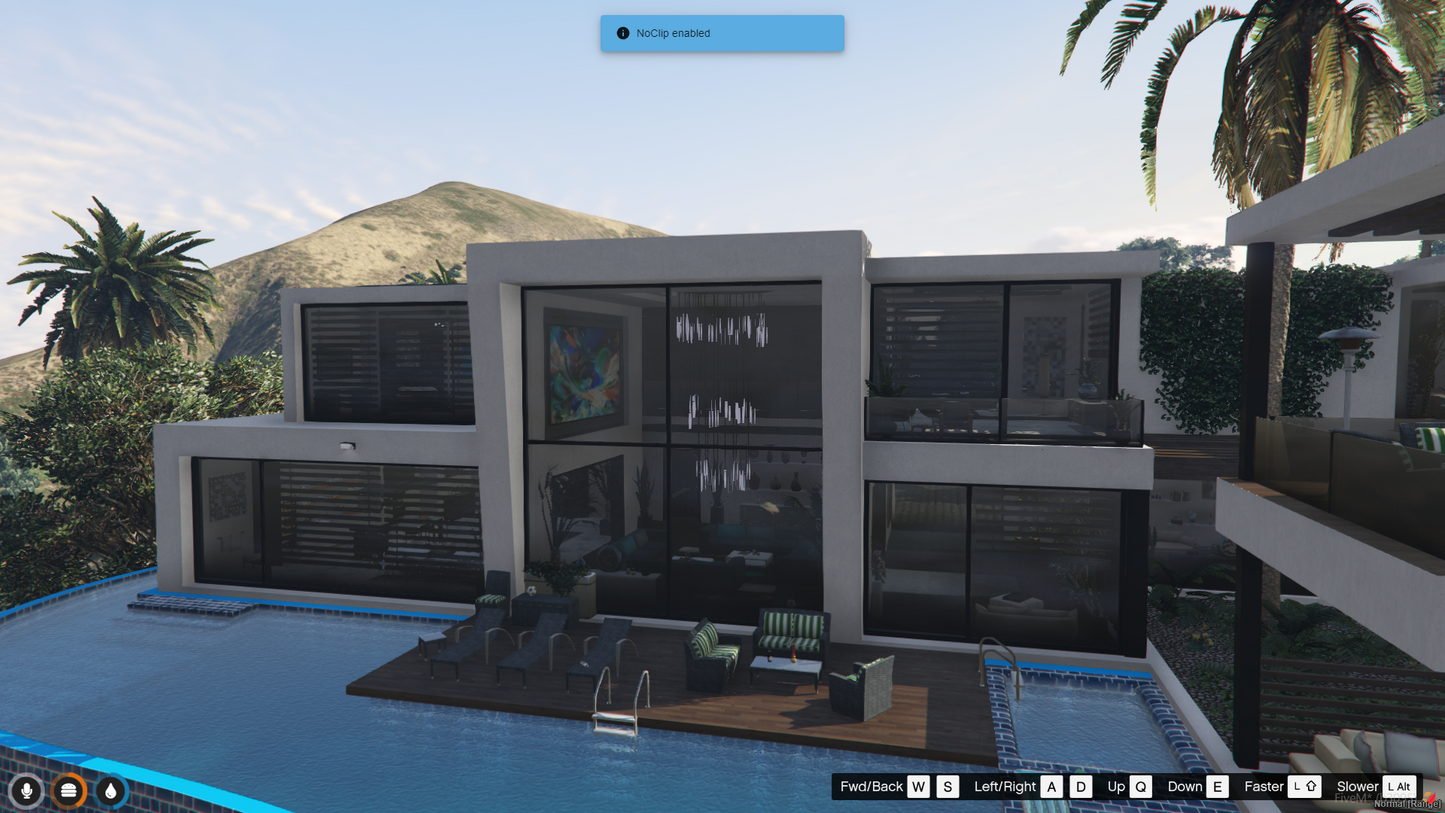The width and height of the screenshot is (1445, 813).
Task: Select the burger hunger icon
Action: tap(68, 791)
